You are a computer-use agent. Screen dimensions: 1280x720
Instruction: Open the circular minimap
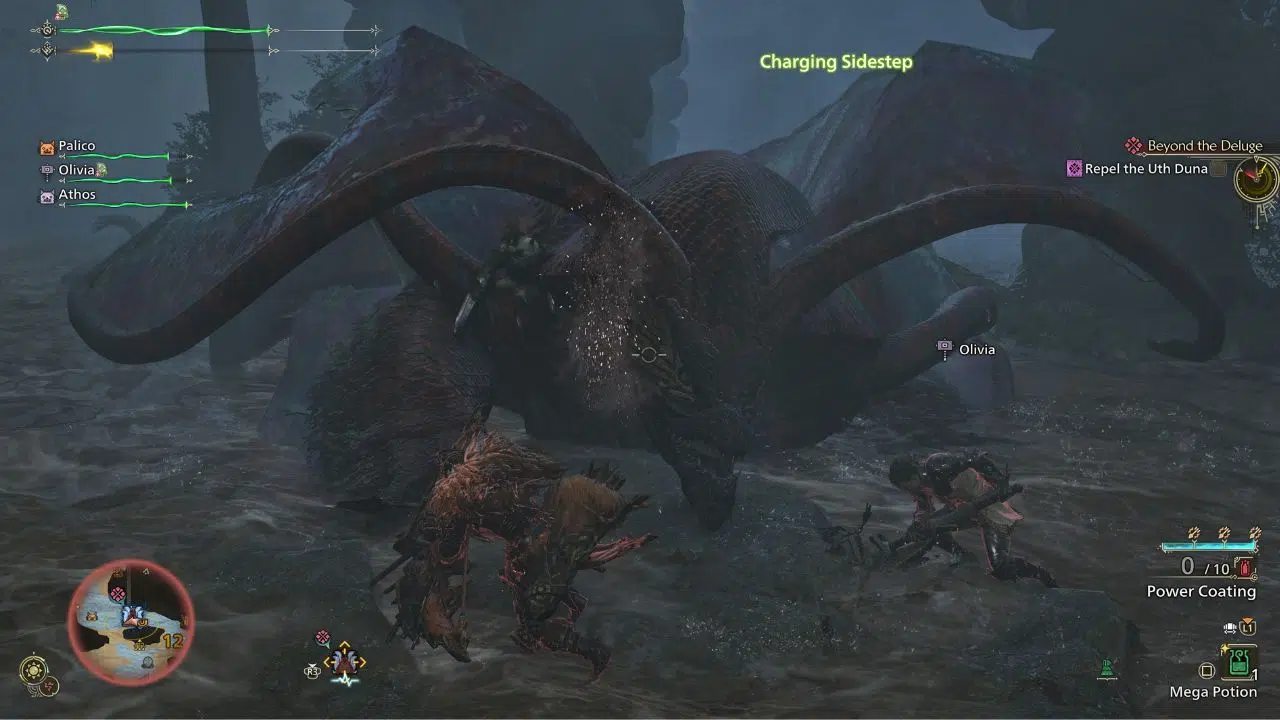[x=131, y=620]
